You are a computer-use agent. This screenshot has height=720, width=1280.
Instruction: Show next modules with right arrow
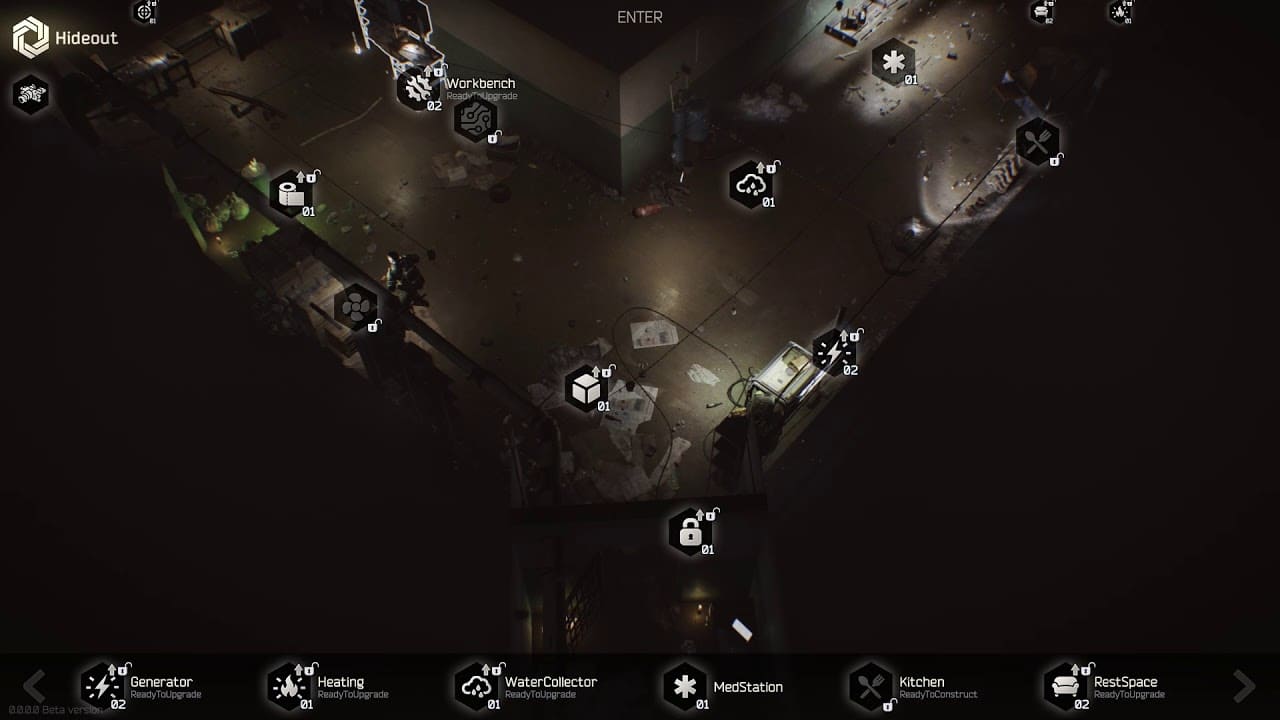(1244, 686)
